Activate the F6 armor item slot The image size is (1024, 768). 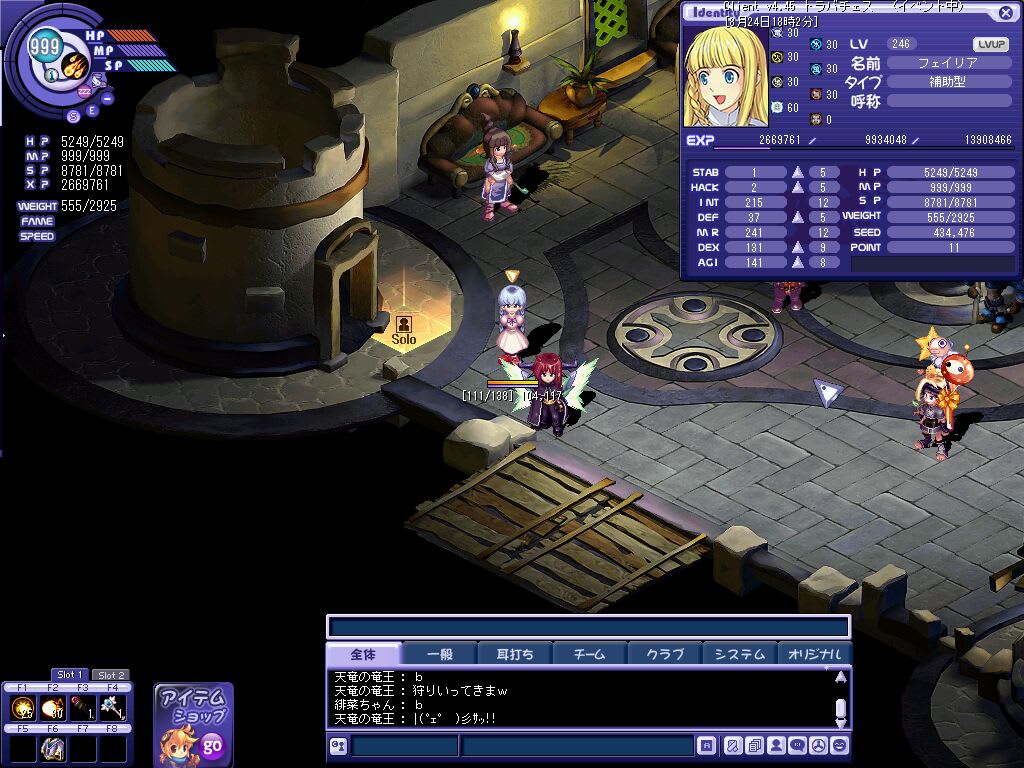53,748
